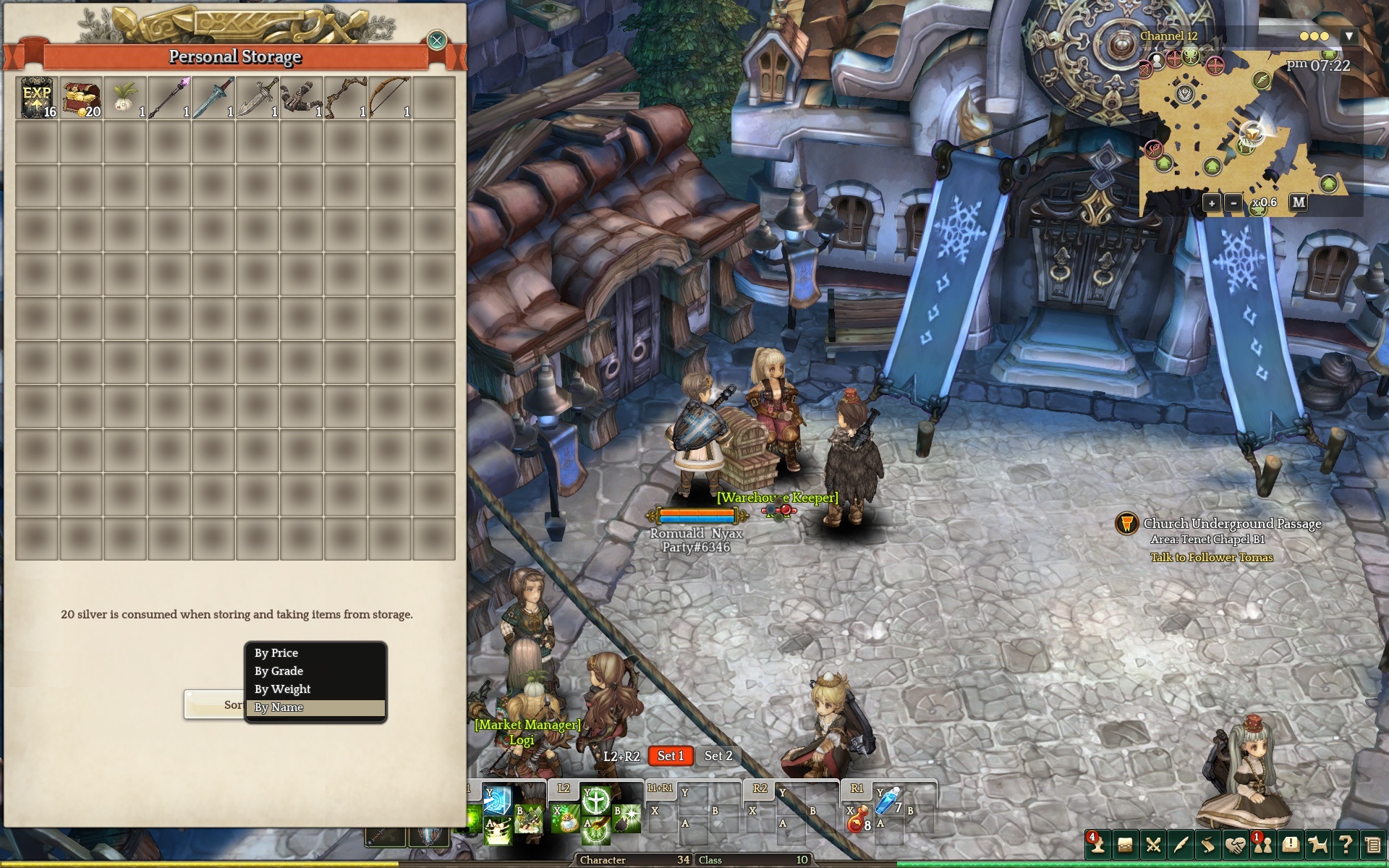Zoom out the minimap with the minus button
This screenshot has width=1389, height=868.
[x=1233, y=203]
